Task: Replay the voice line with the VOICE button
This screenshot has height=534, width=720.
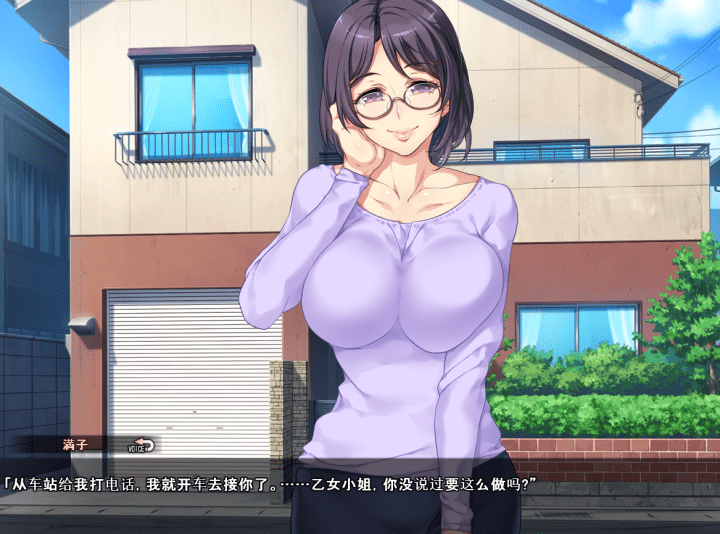Action: point(142,447)
